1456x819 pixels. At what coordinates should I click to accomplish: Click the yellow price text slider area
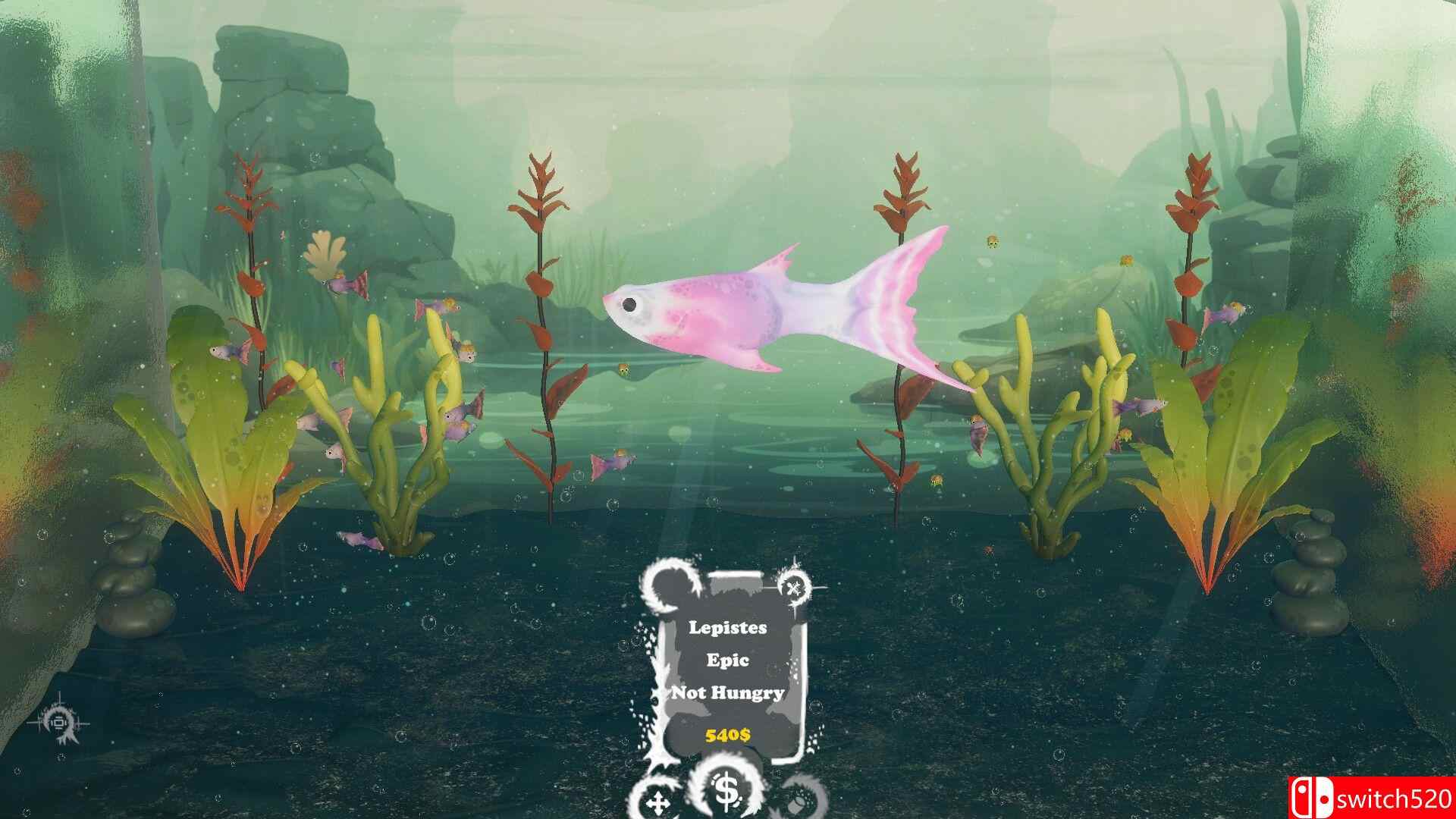point(727,734)
